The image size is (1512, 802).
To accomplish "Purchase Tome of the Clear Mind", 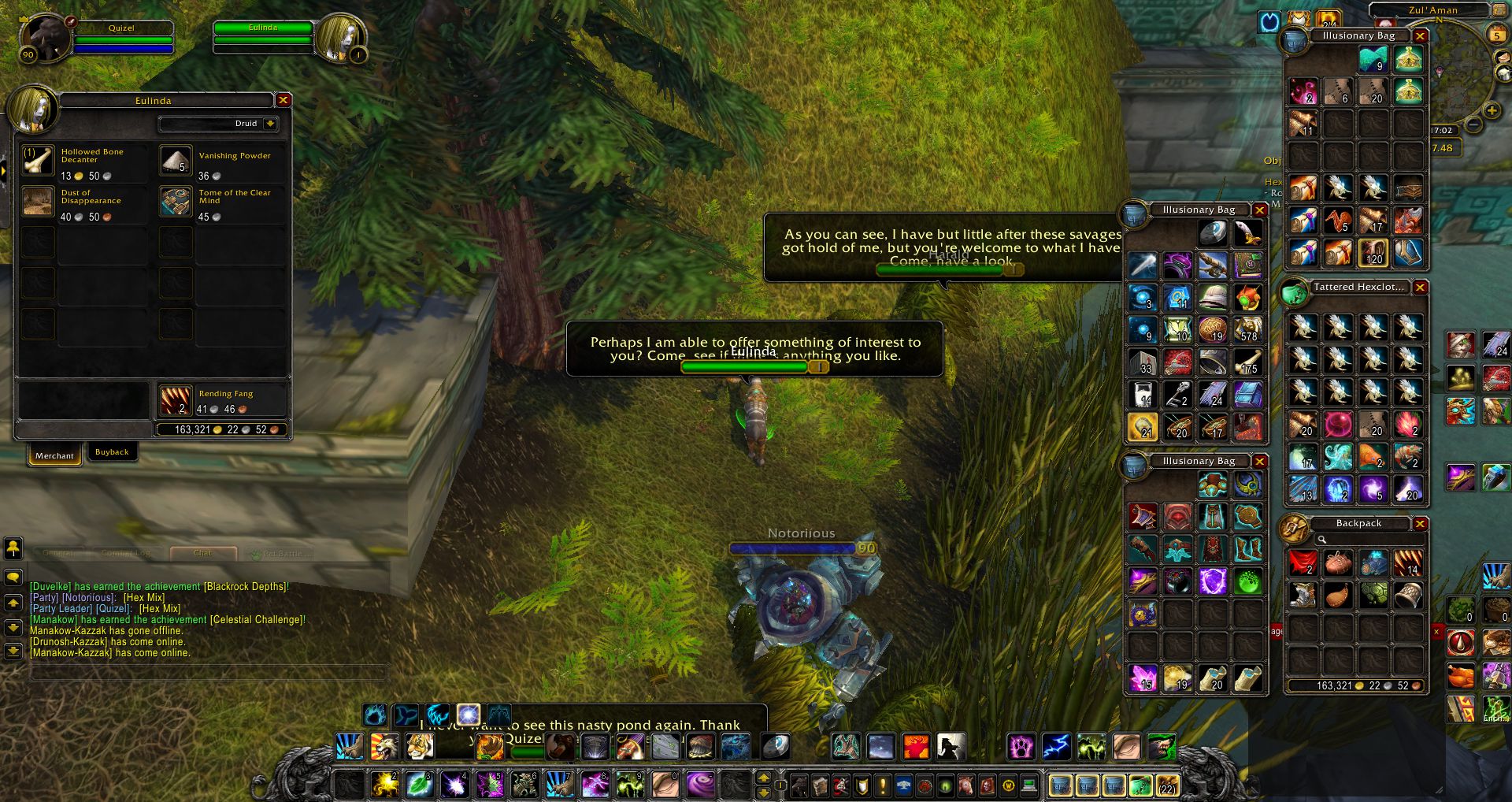I will click(176, 202).
